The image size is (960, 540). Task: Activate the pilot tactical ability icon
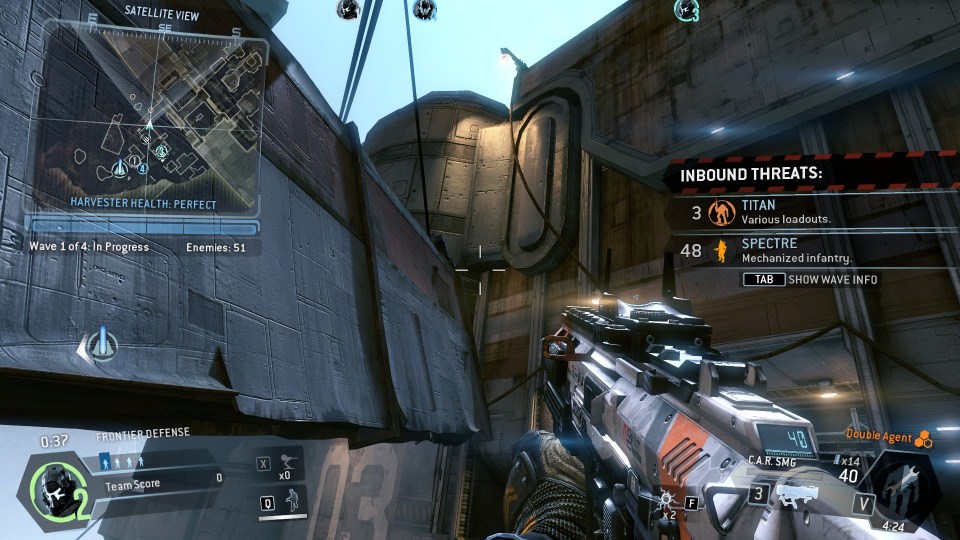[x=292, y=503]
